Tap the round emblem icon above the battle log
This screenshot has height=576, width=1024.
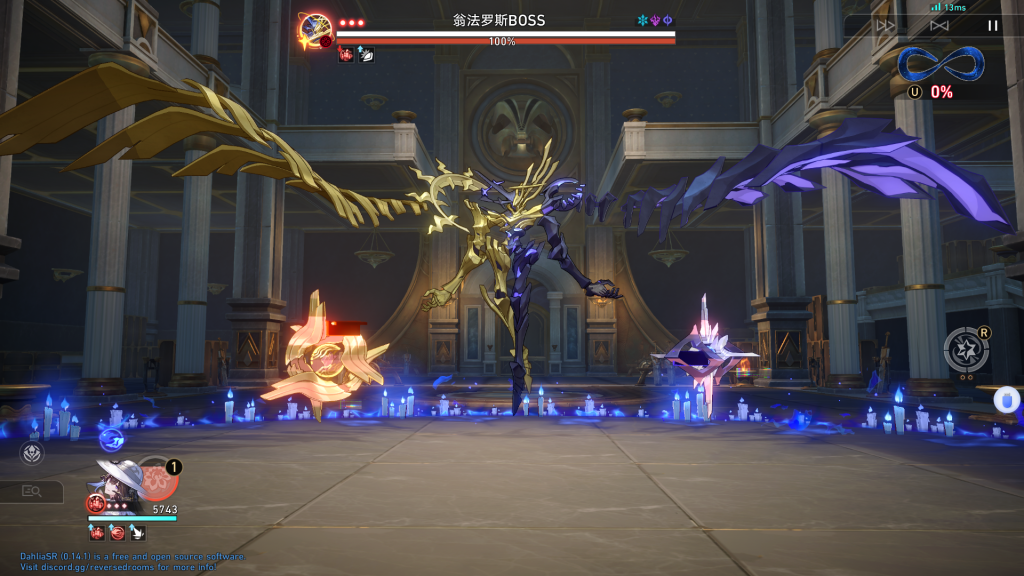(31, 453)
